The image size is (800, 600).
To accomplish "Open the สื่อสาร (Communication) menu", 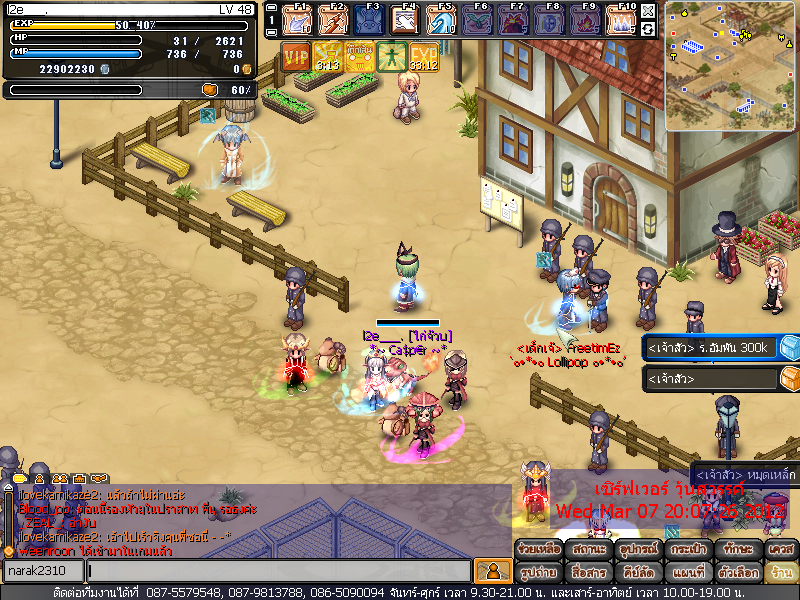I will (588, 573).
